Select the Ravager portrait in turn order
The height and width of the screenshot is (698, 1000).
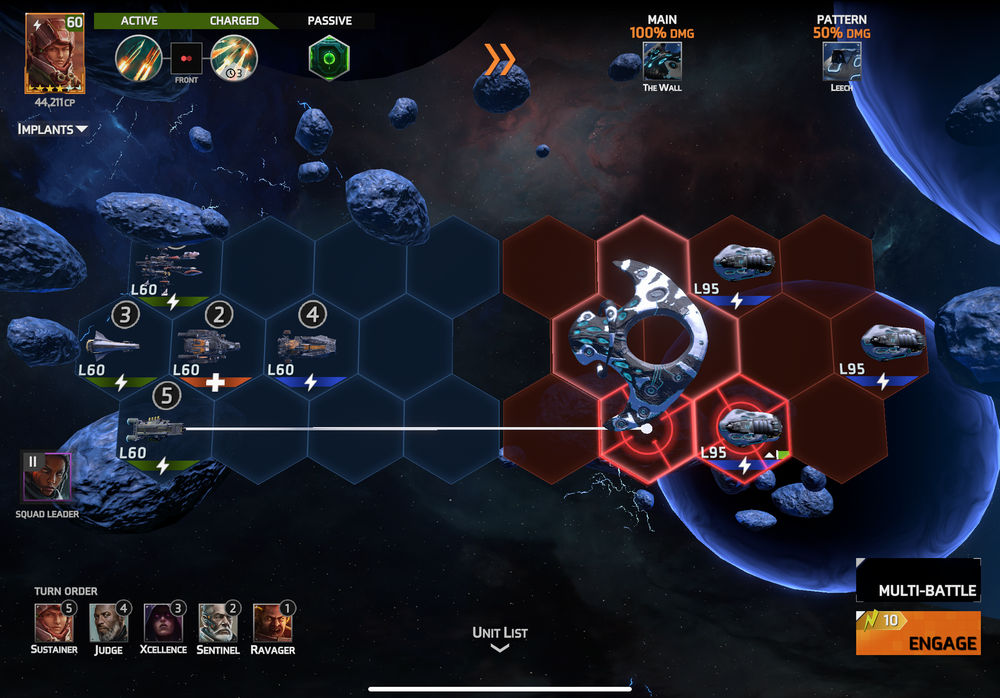coord(271,622)
